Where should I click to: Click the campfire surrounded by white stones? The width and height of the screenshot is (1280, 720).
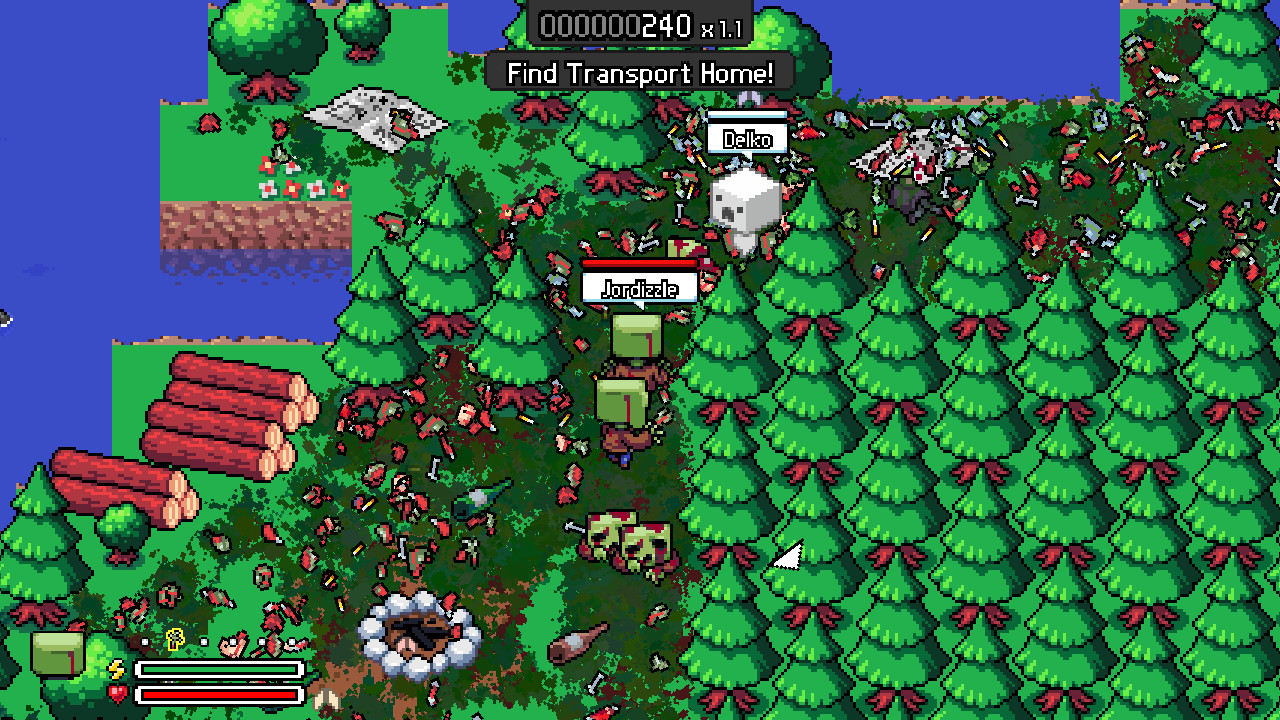pyautogui.click(x=420, y=633)
